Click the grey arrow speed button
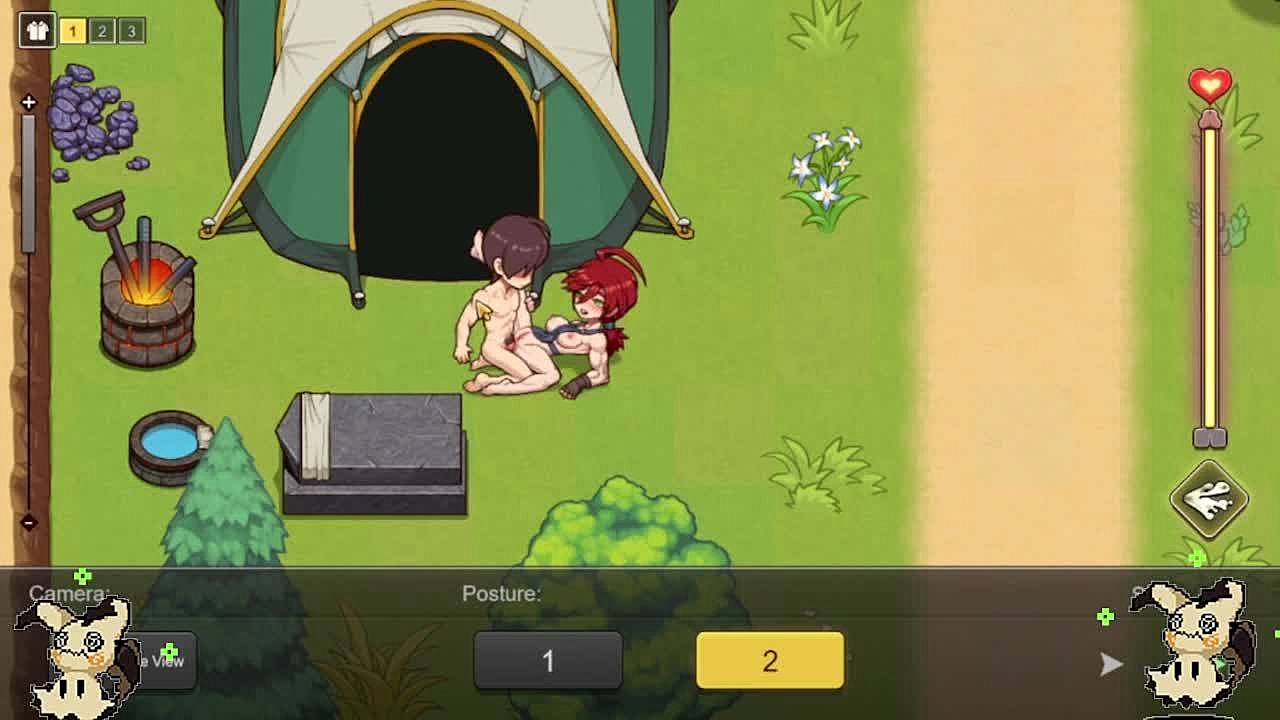 (x=1111, y=664)
